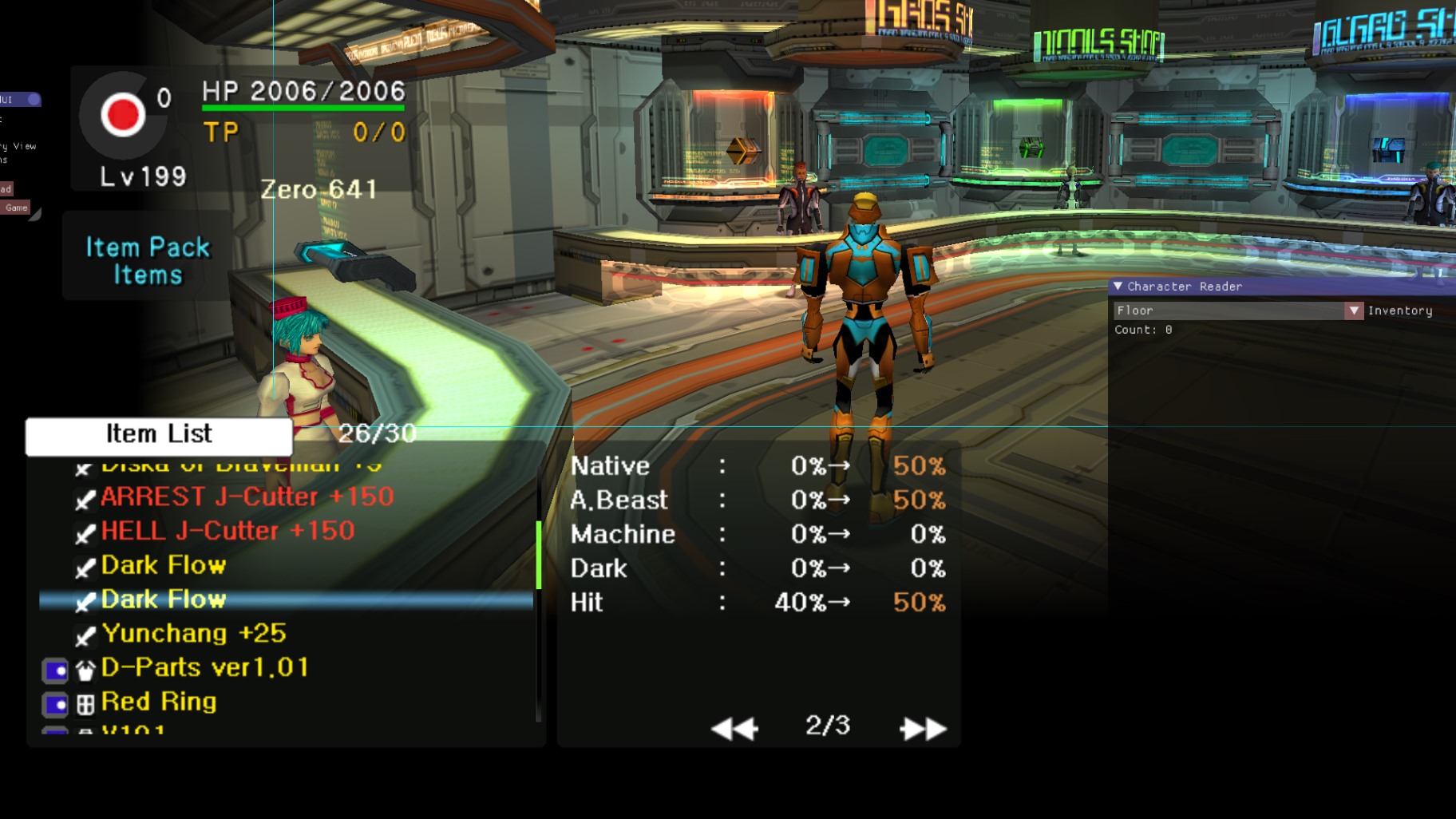
Task: Advance to the next stats page arrow
Action: 922,728
